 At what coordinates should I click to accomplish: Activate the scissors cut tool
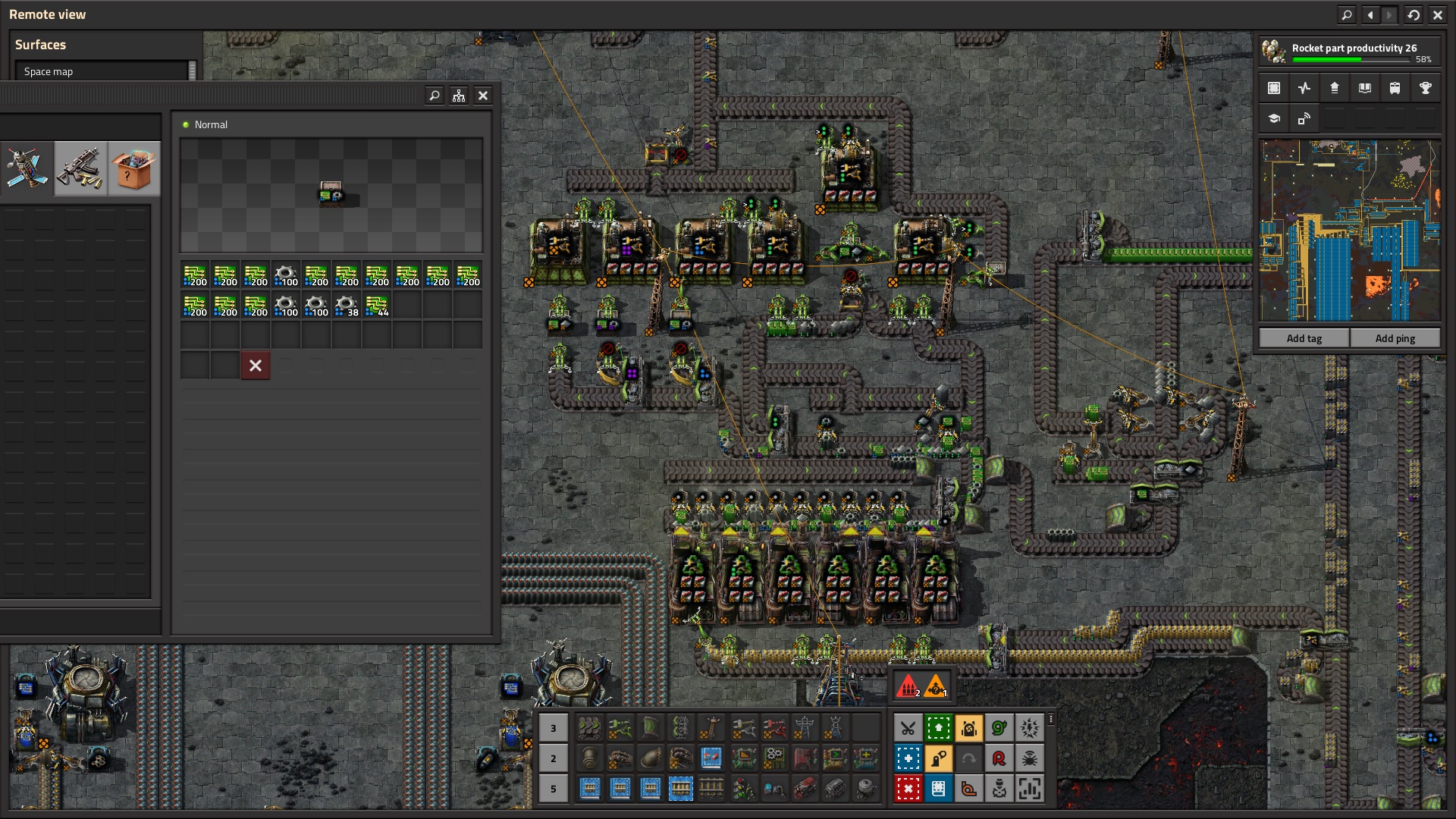tap(908, 729)
